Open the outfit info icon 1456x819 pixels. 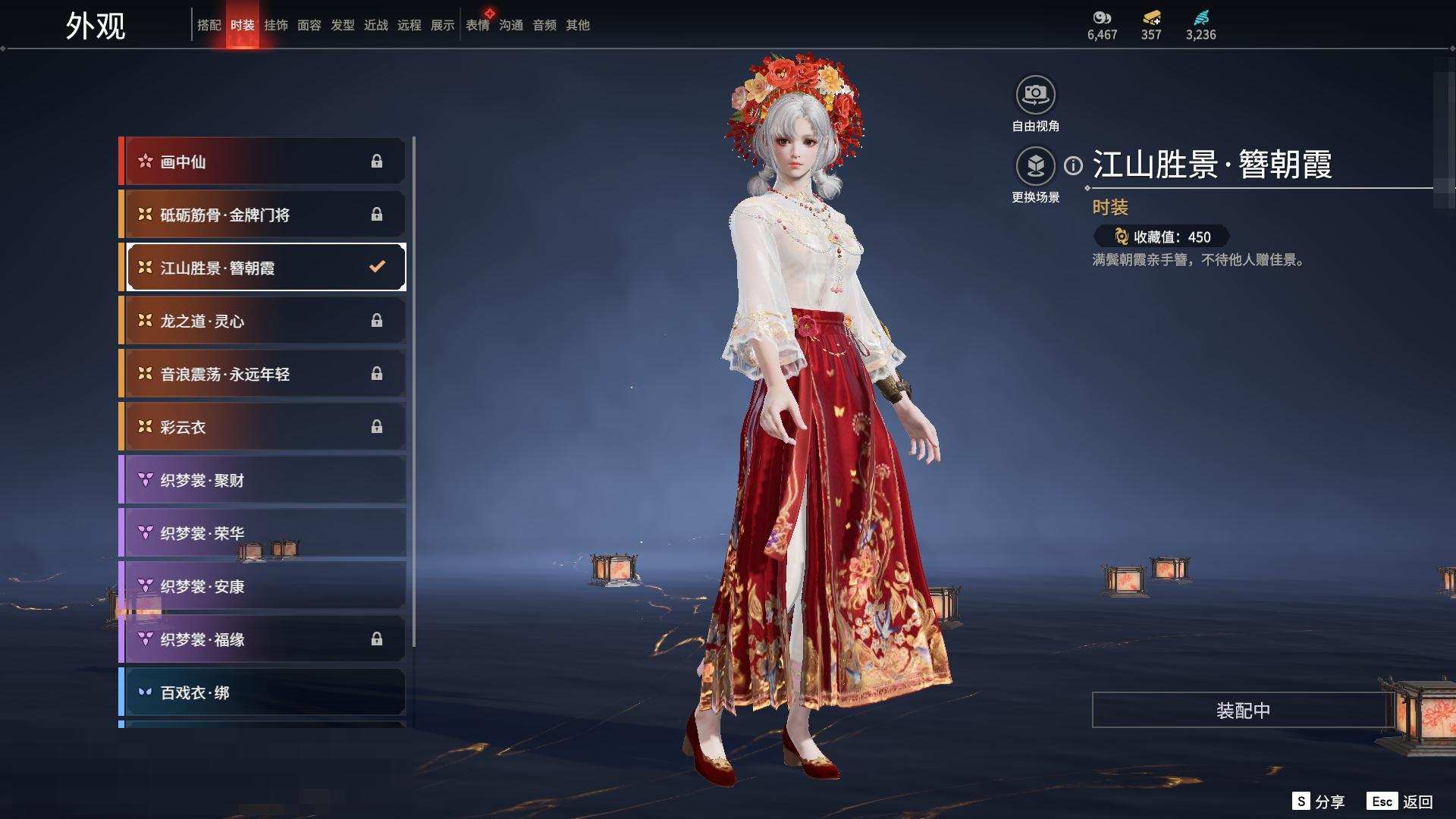[x=1073, y=165]
